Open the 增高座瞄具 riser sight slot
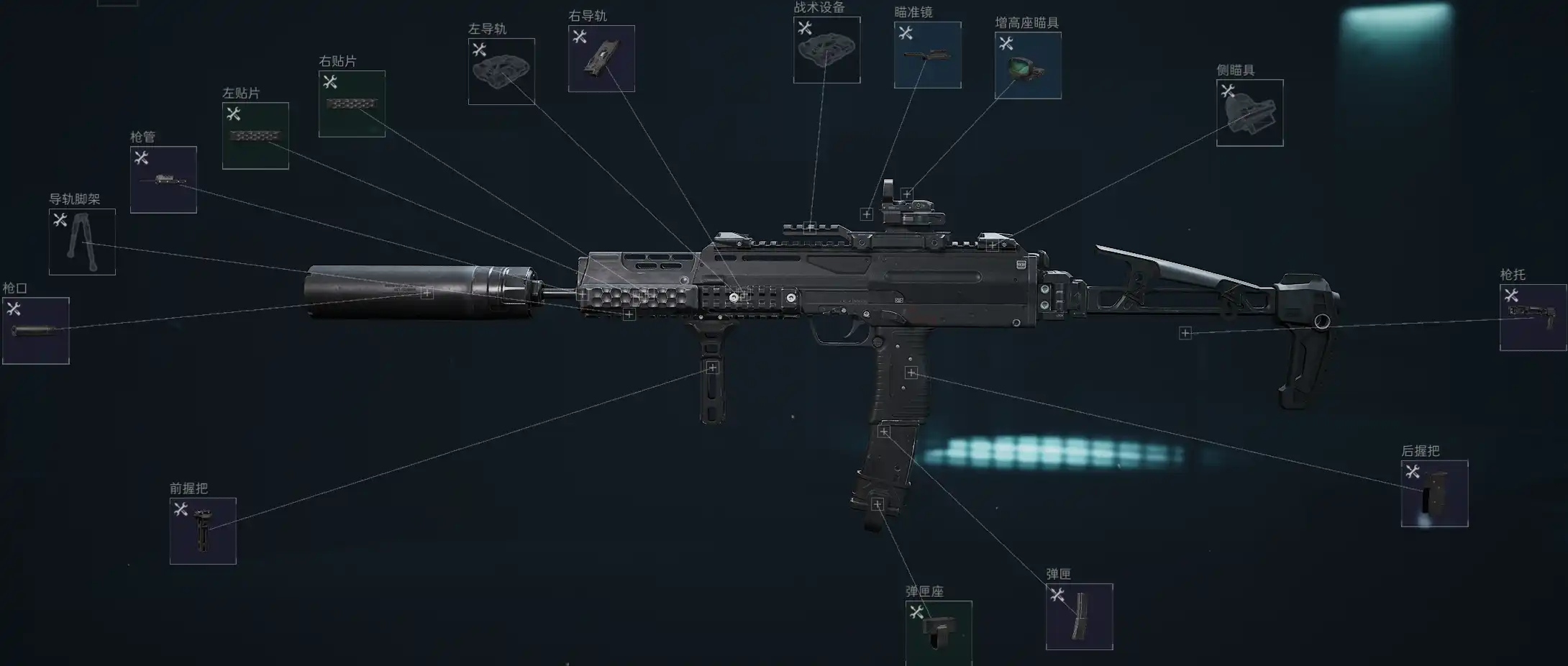 click(1028, 65)
